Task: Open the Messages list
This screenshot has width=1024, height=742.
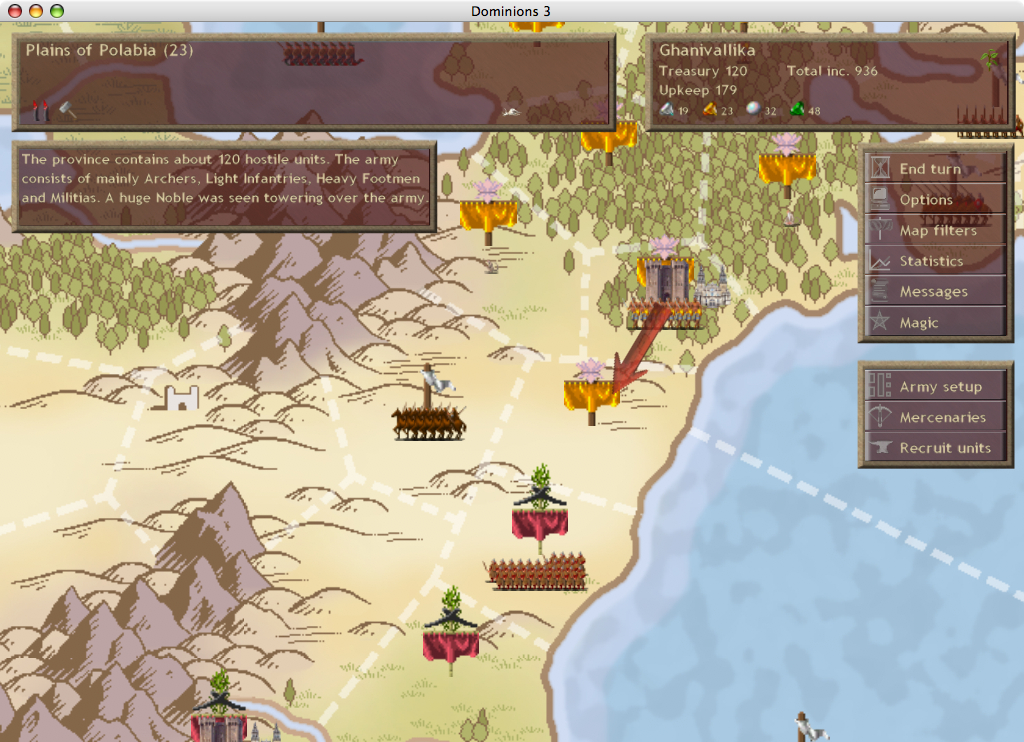Action: [935, 292]
